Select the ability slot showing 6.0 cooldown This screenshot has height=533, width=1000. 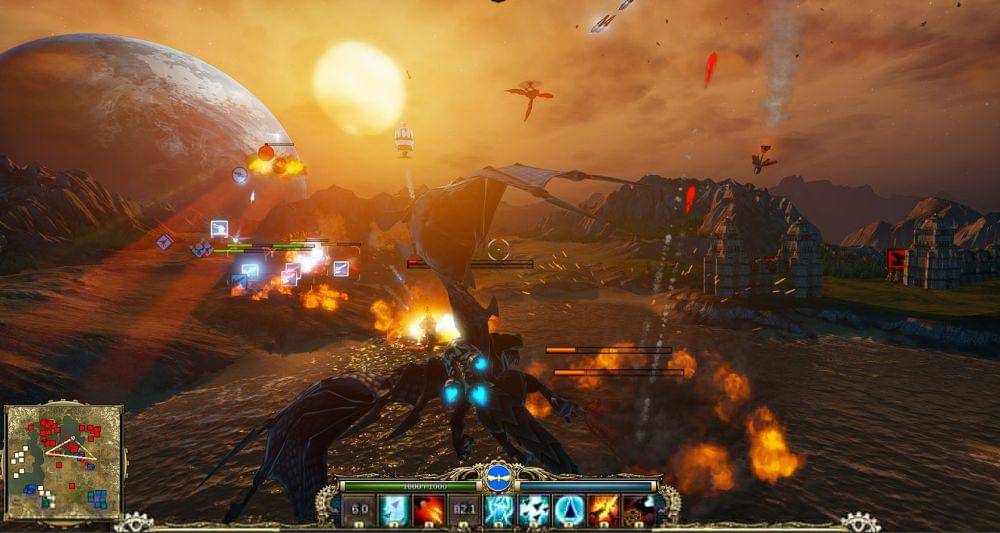coord(360,510)
